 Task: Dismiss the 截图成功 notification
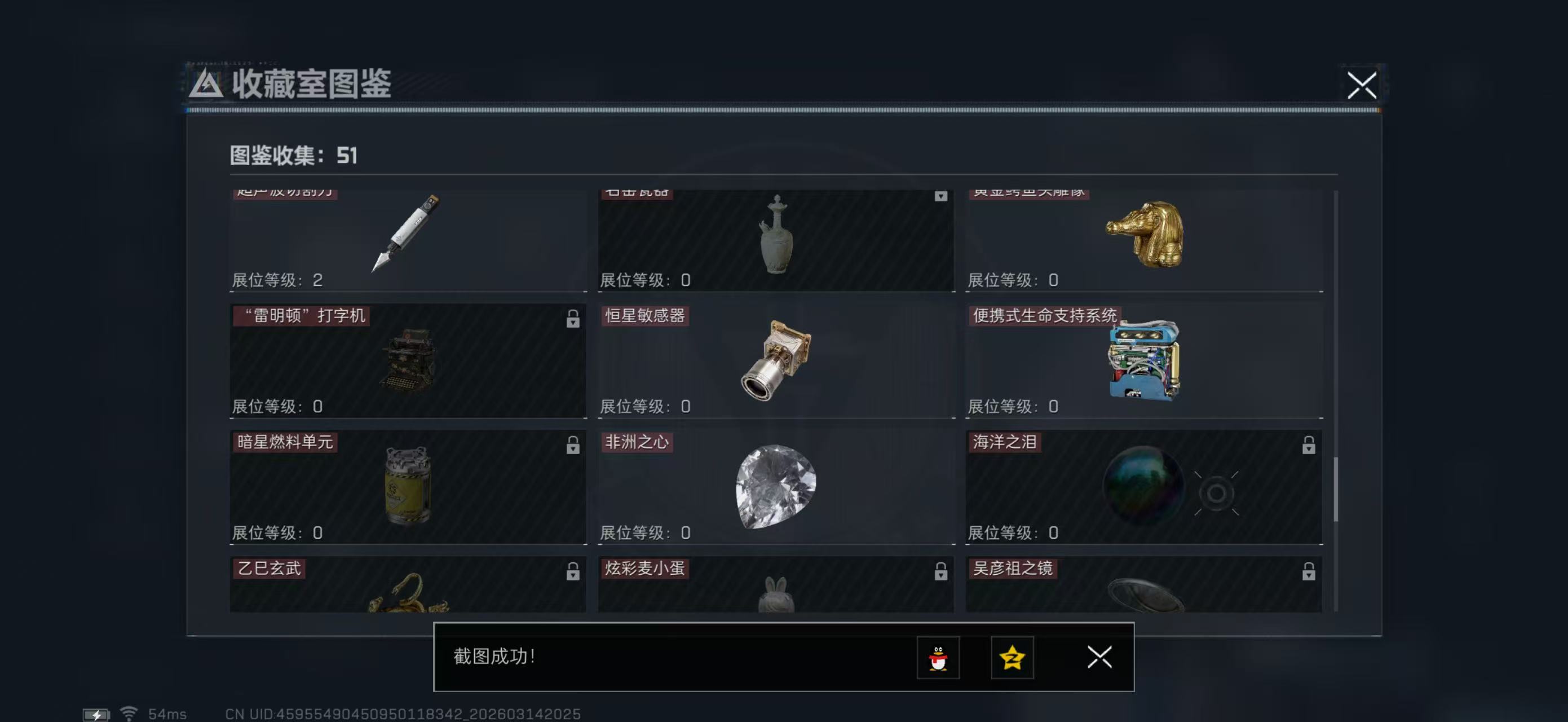pos(1099,658)
